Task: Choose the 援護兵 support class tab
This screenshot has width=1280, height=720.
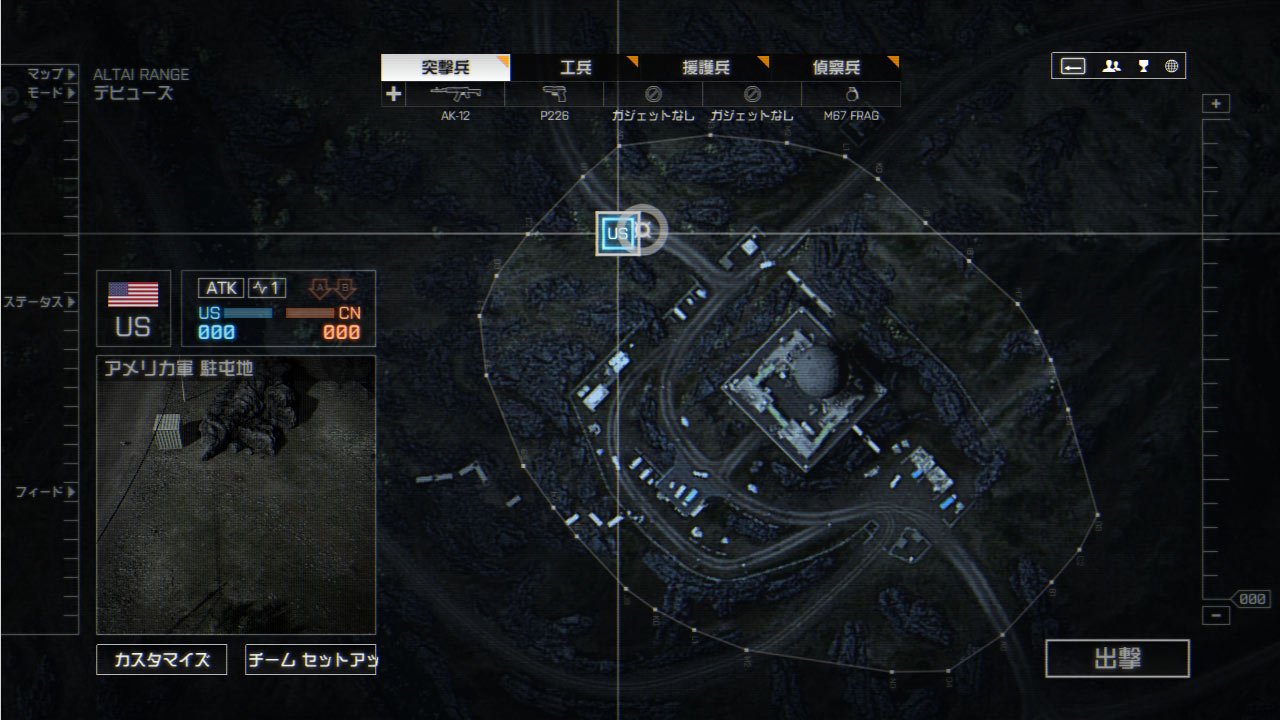Action: point(705,68)
